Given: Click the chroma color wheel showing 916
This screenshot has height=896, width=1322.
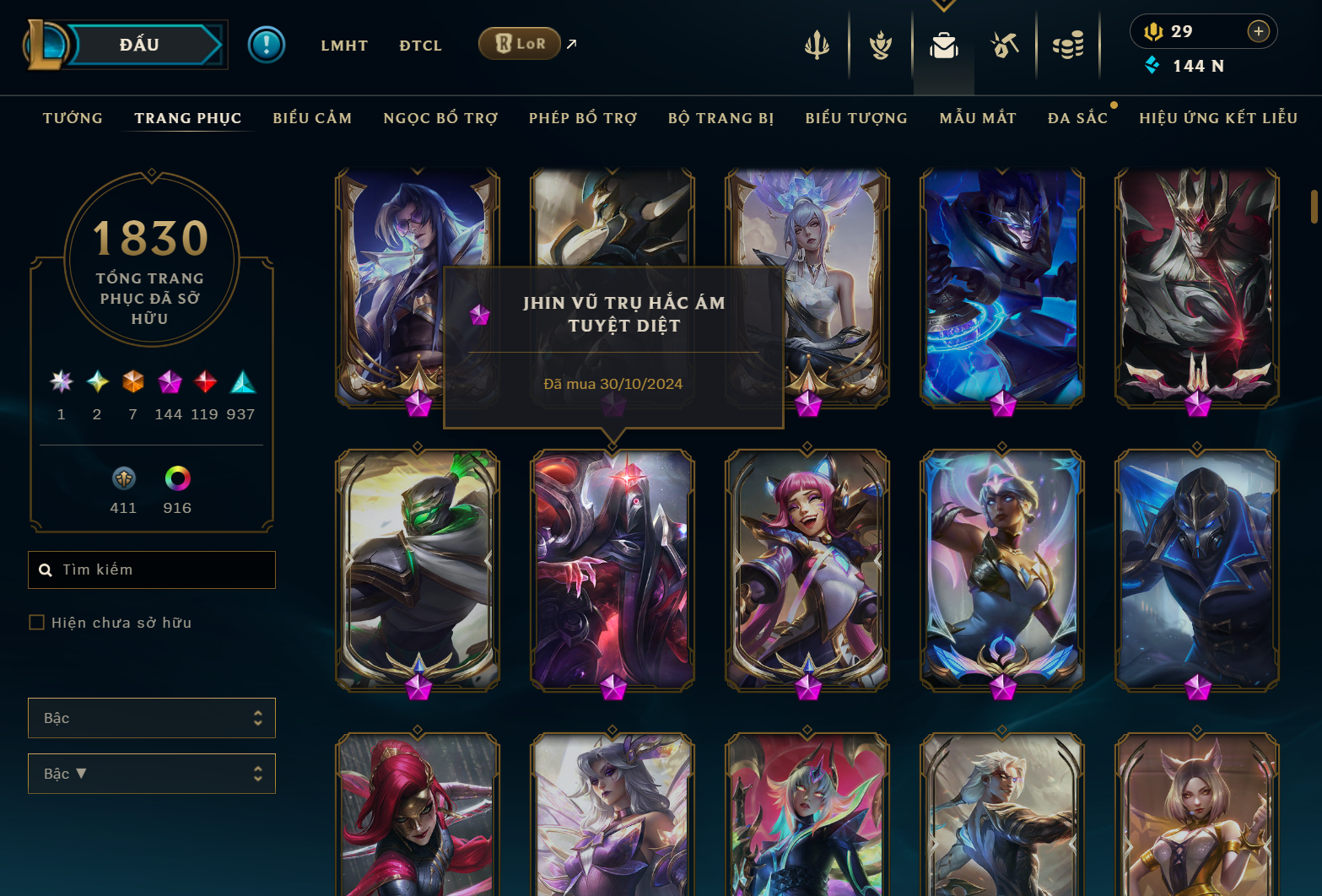Looking at the screenshot, I should (x=177, y=478).
